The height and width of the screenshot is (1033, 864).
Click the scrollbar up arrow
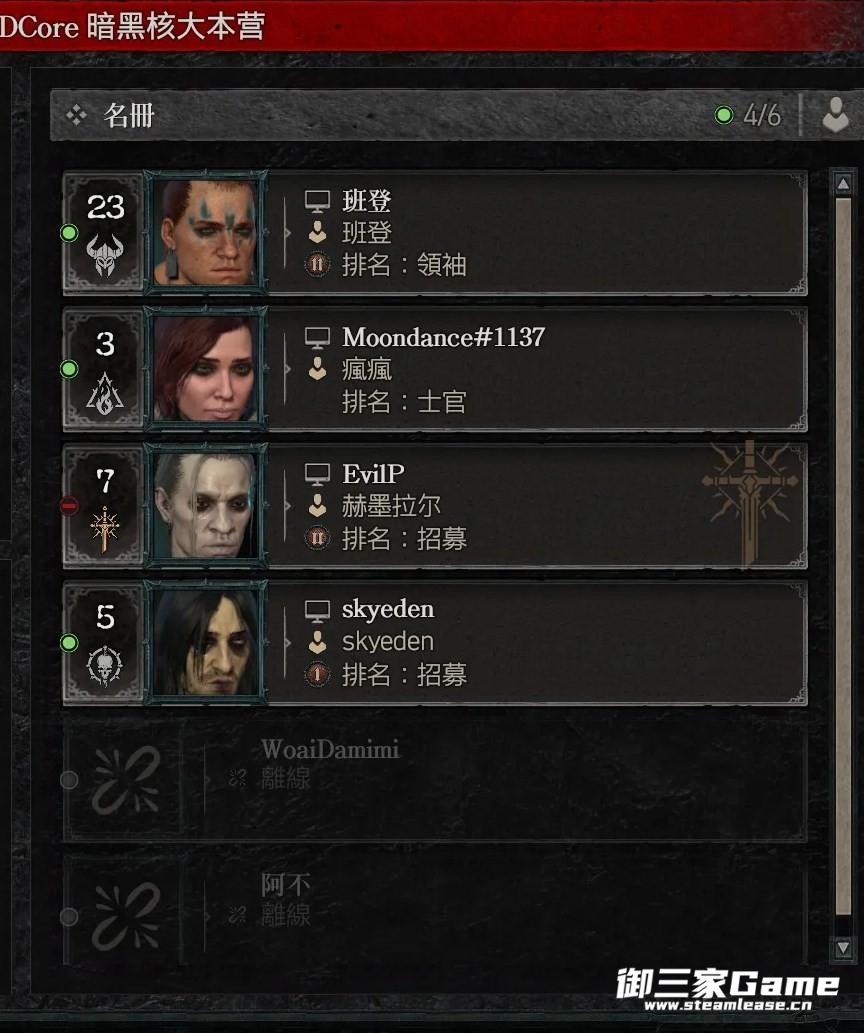click(x=842, y=185)
